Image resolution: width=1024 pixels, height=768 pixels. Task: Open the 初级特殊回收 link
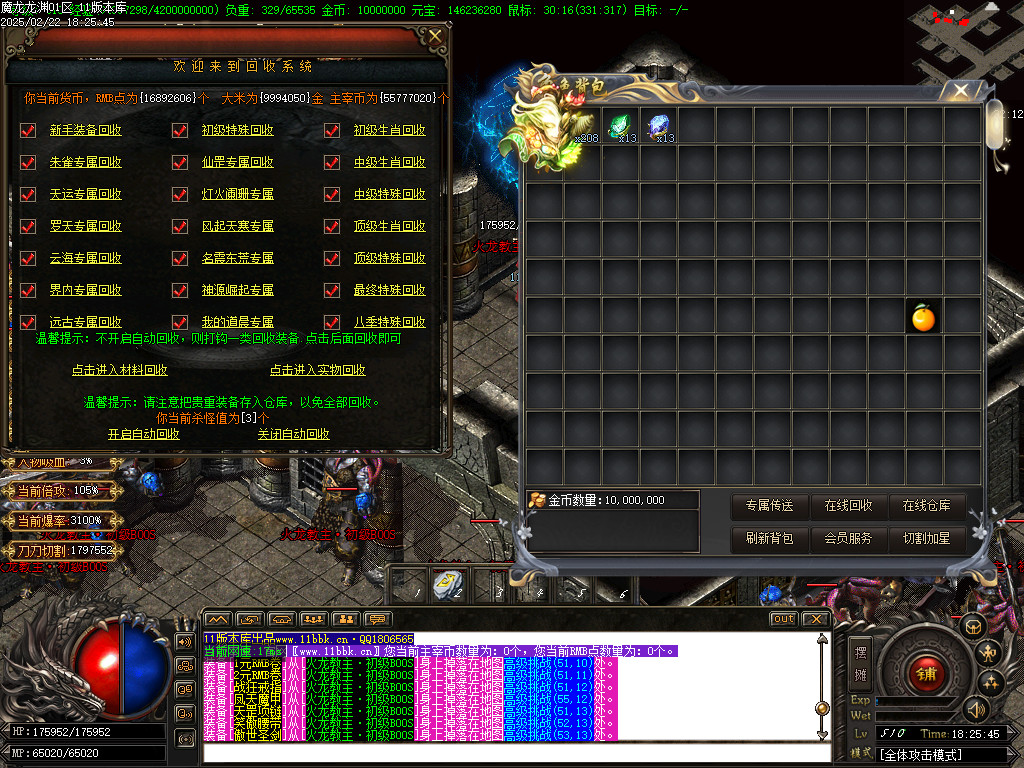tap(237, 130)
